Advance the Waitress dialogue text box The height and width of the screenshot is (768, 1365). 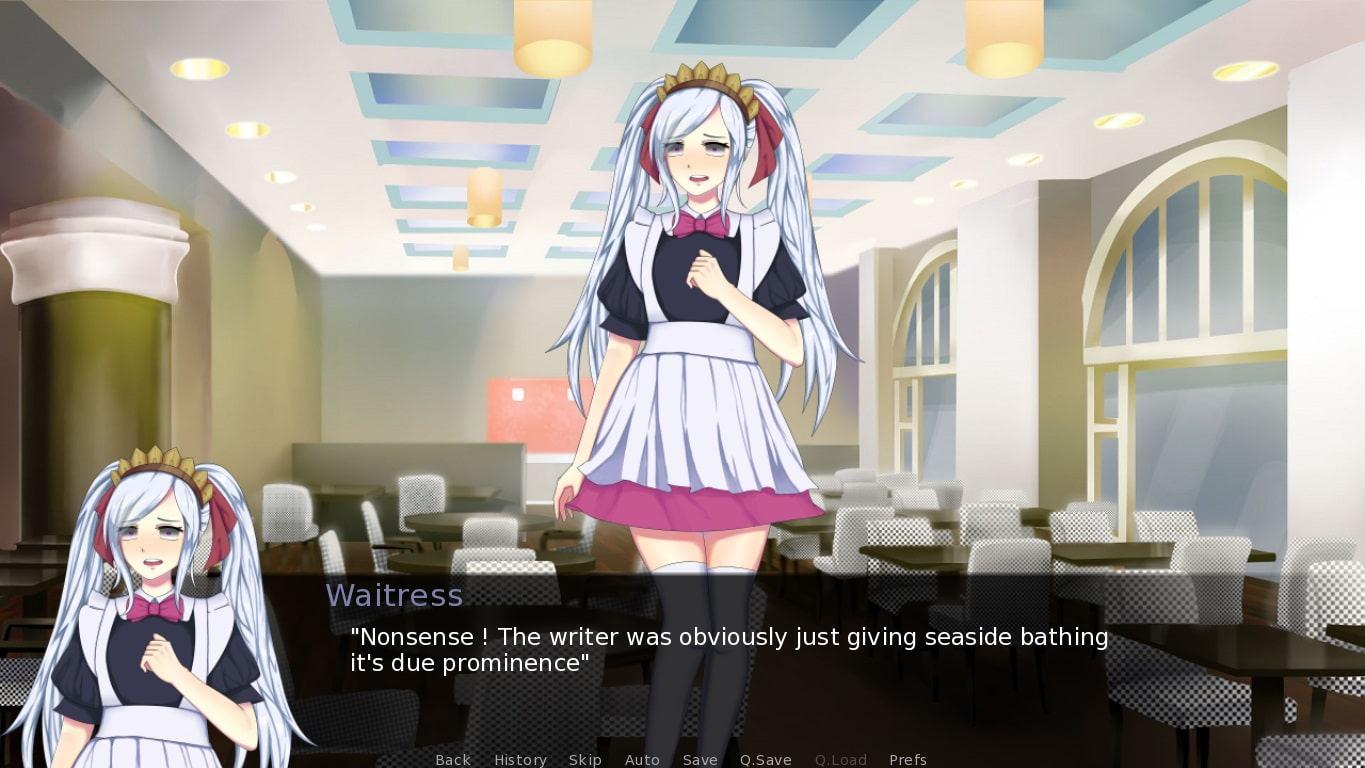728,650
